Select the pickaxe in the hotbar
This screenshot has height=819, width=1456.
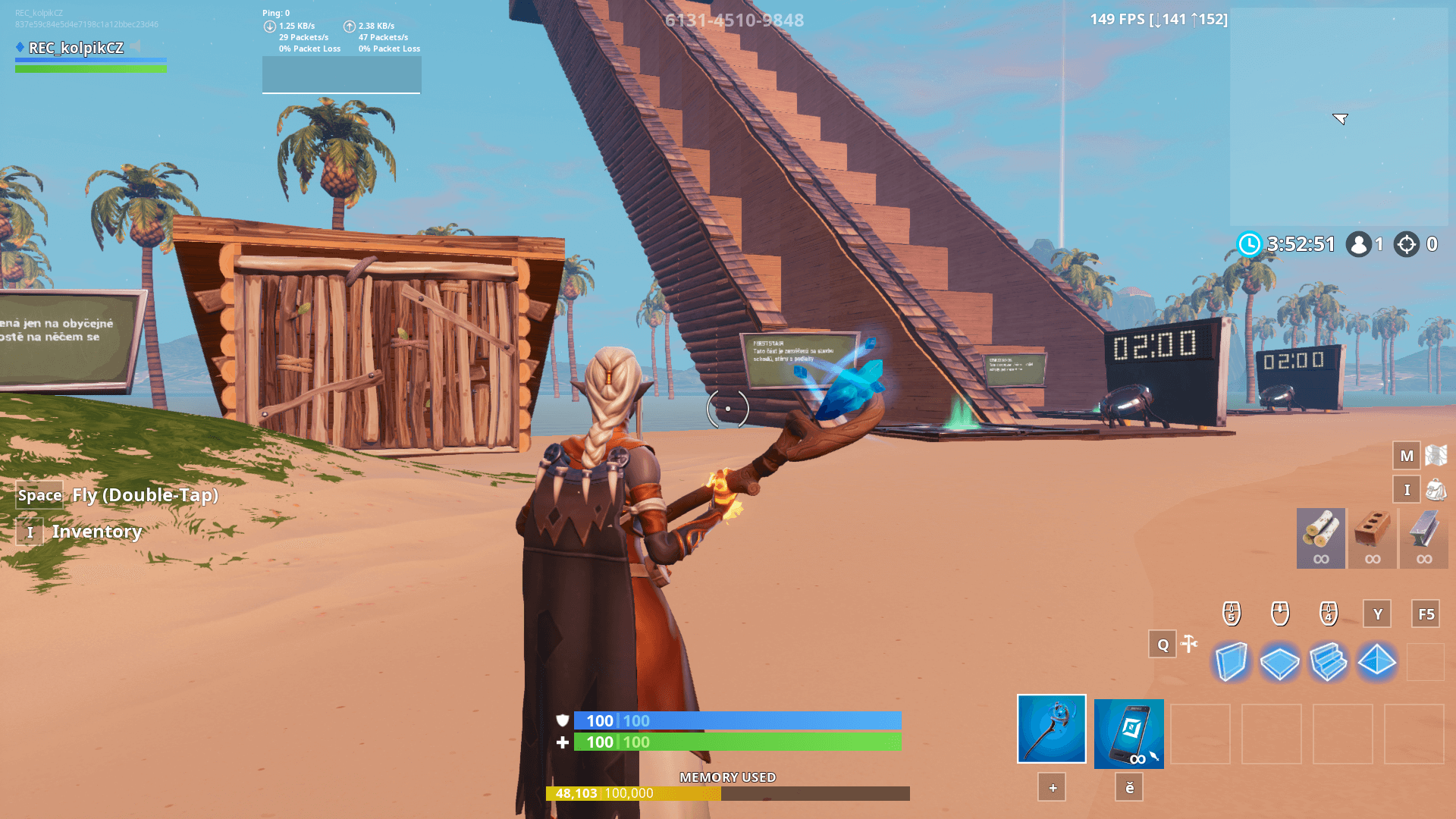(1051, 730)
